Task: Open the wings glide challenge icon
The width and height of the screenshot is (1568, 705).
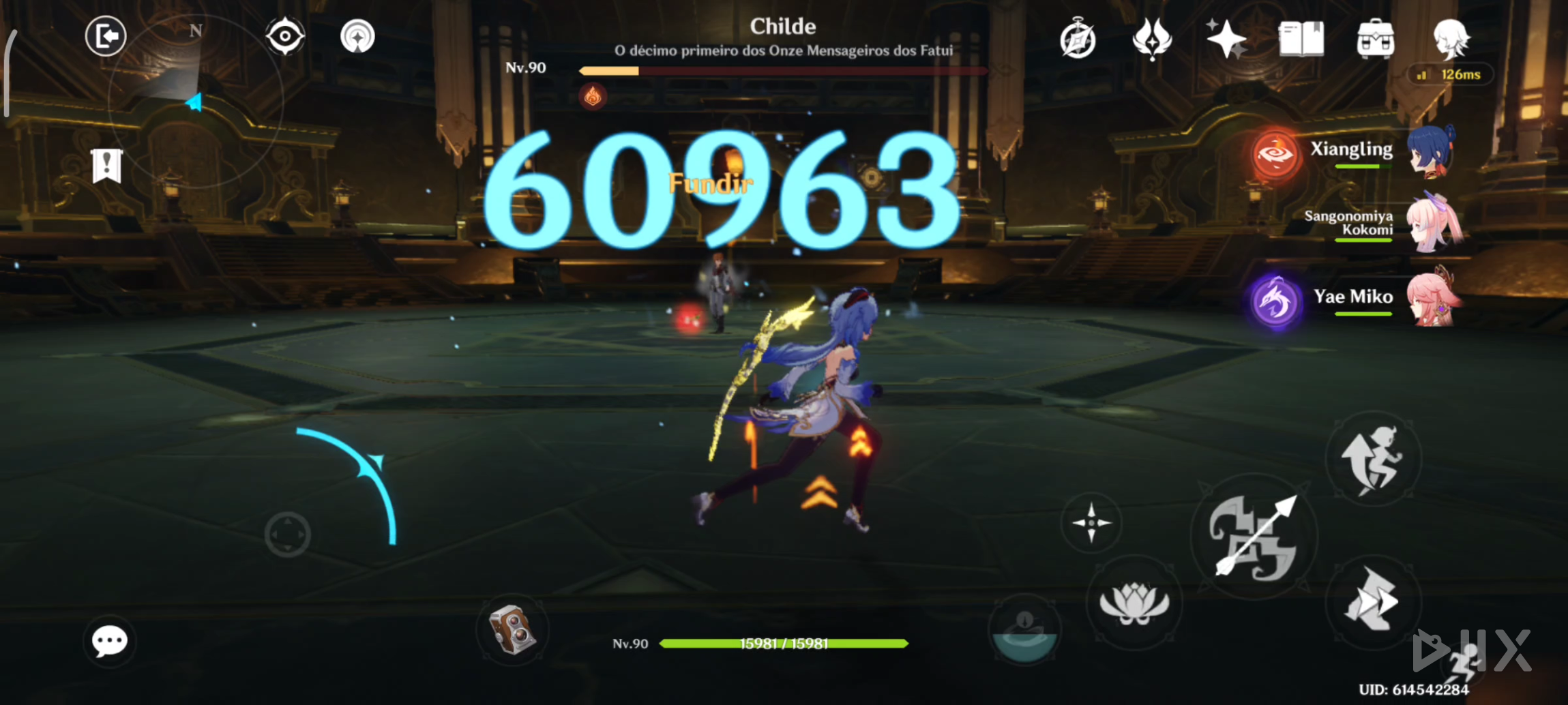Action: pos(1151,40)
